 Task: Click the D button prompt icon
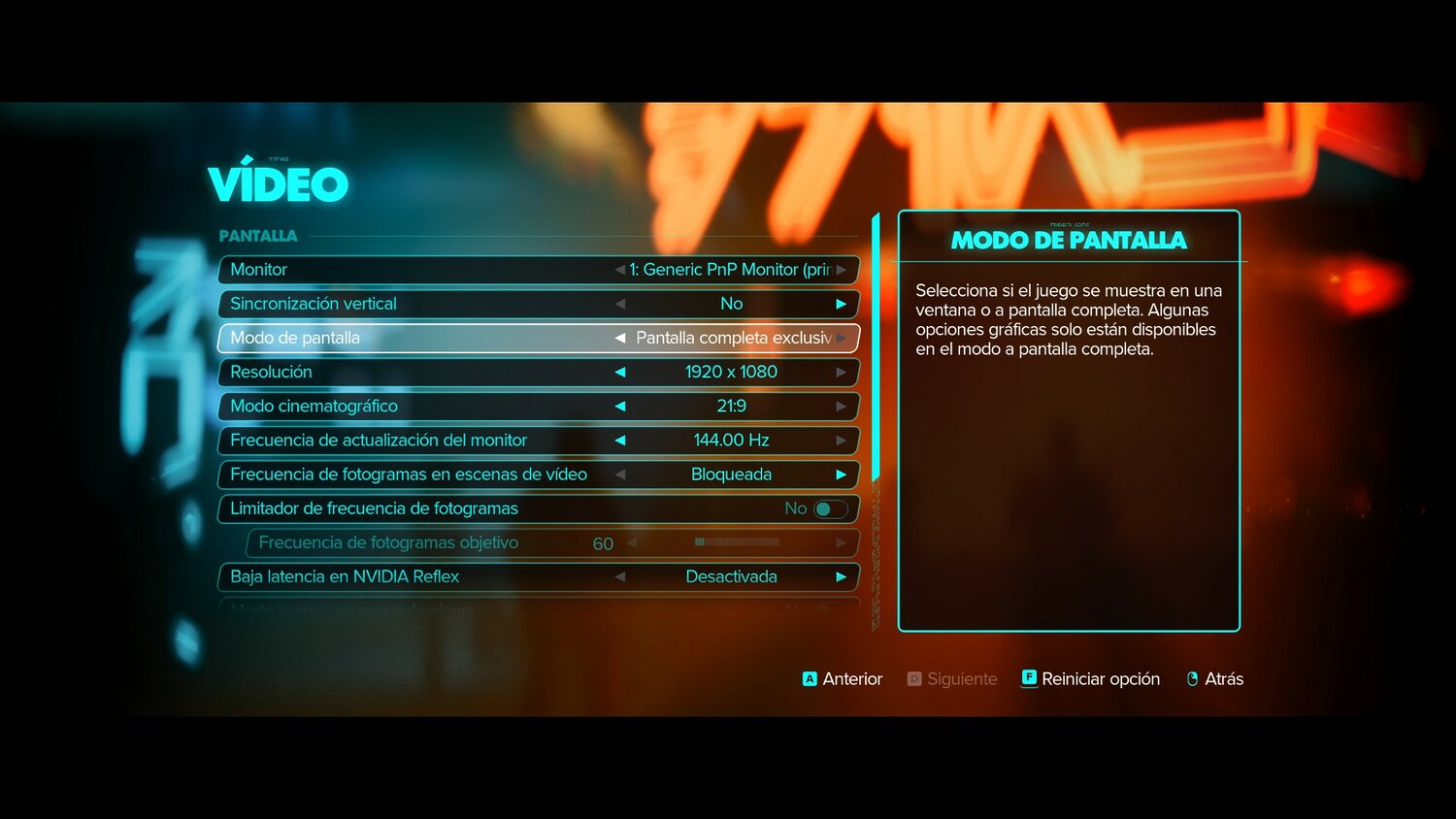[x=913, y=679]
